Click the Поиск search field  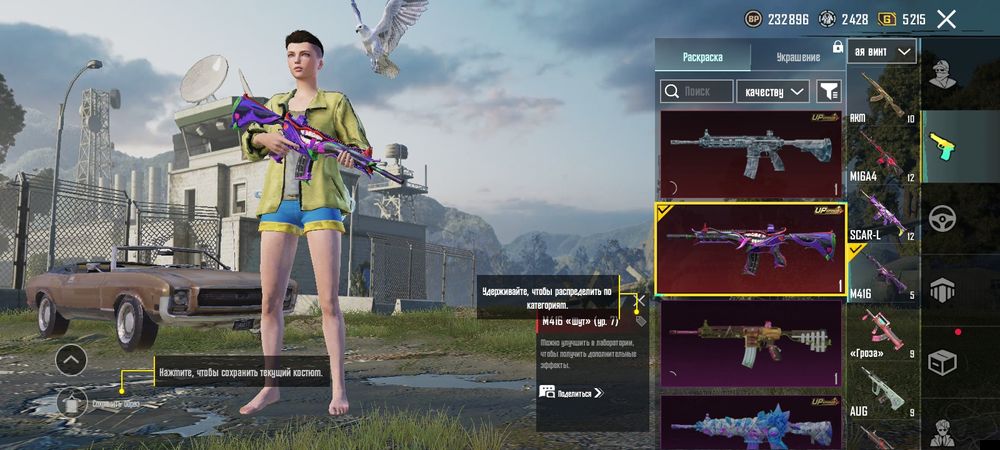[696, 92]
